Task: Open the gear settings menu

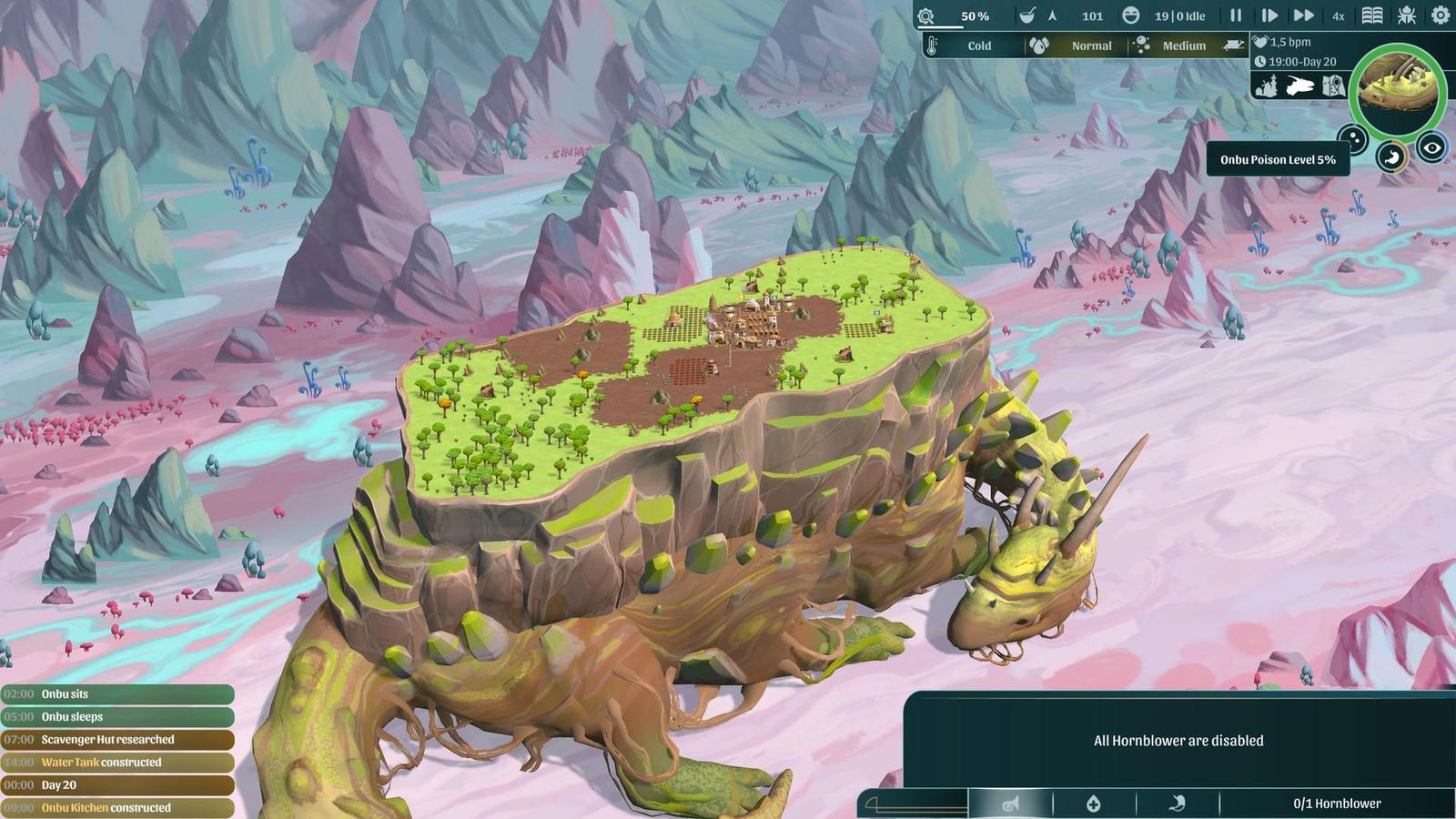Action: (1441, 15)
